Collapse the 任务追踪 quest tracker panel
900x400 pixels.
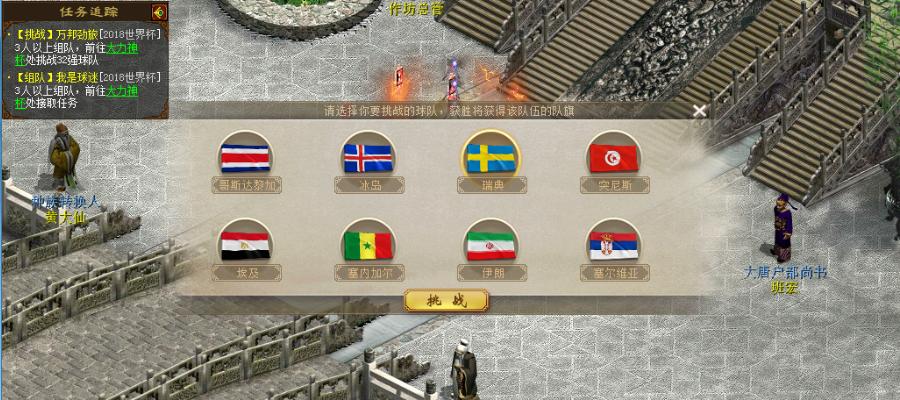pyautogui.click(x=159, y=12)
